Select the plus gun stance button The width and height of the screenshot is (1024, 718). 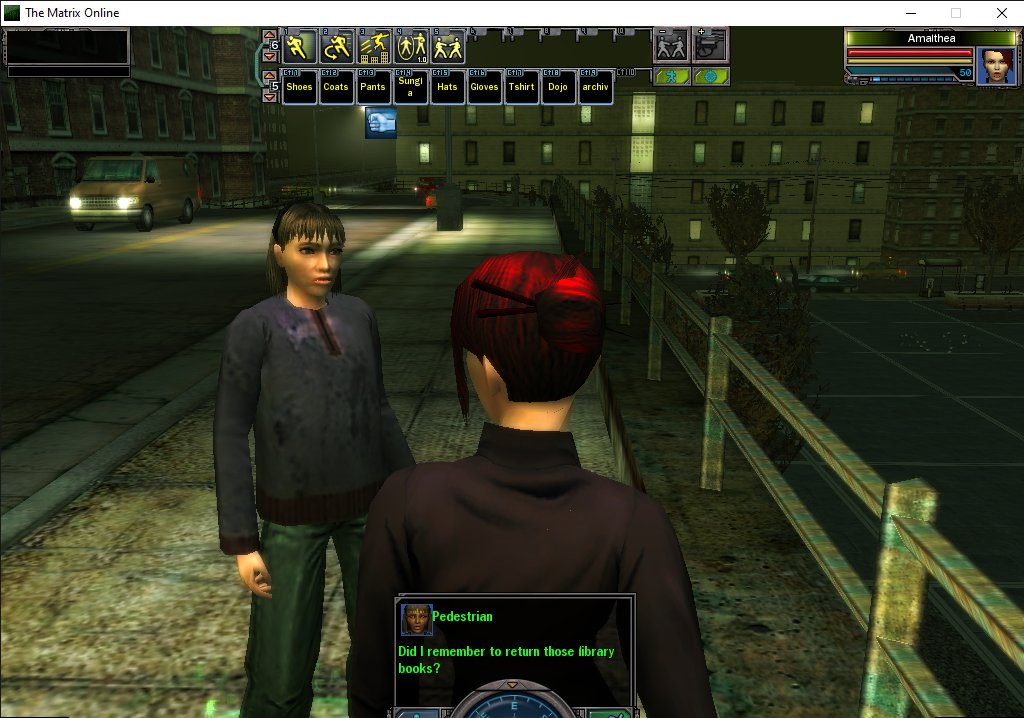[710, 46]
